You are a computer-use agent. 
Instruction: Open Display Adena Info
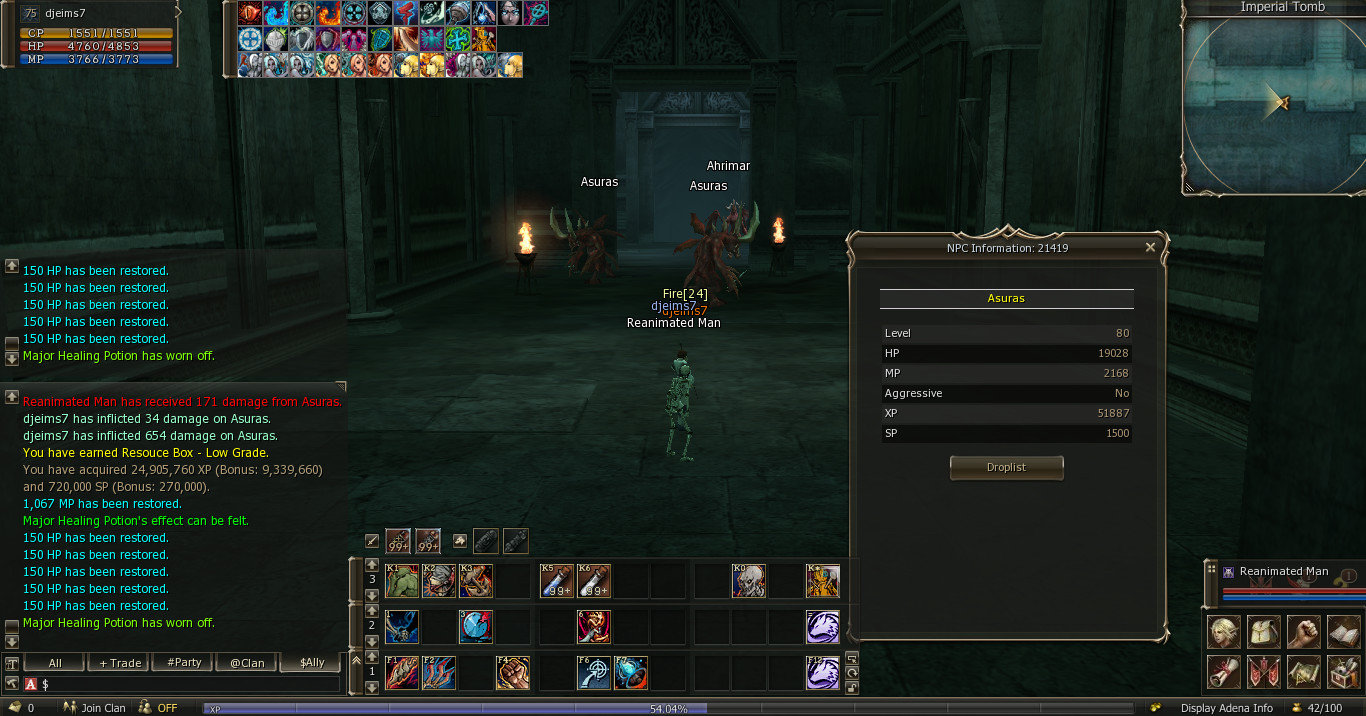click(x=1226, y=708)
